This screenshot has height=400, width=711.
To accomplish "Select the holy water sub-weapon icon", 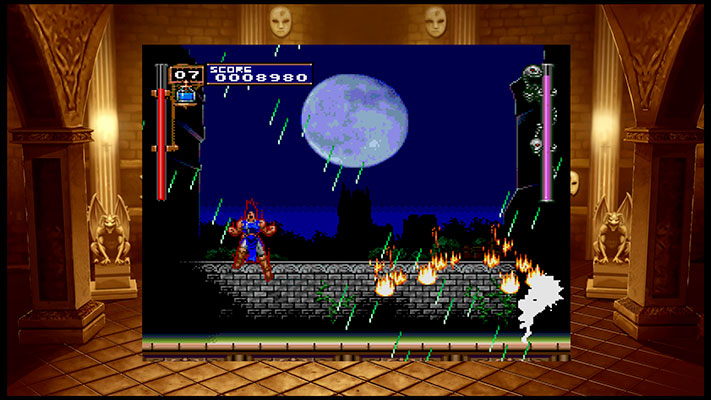I will [x=186, y=96].
